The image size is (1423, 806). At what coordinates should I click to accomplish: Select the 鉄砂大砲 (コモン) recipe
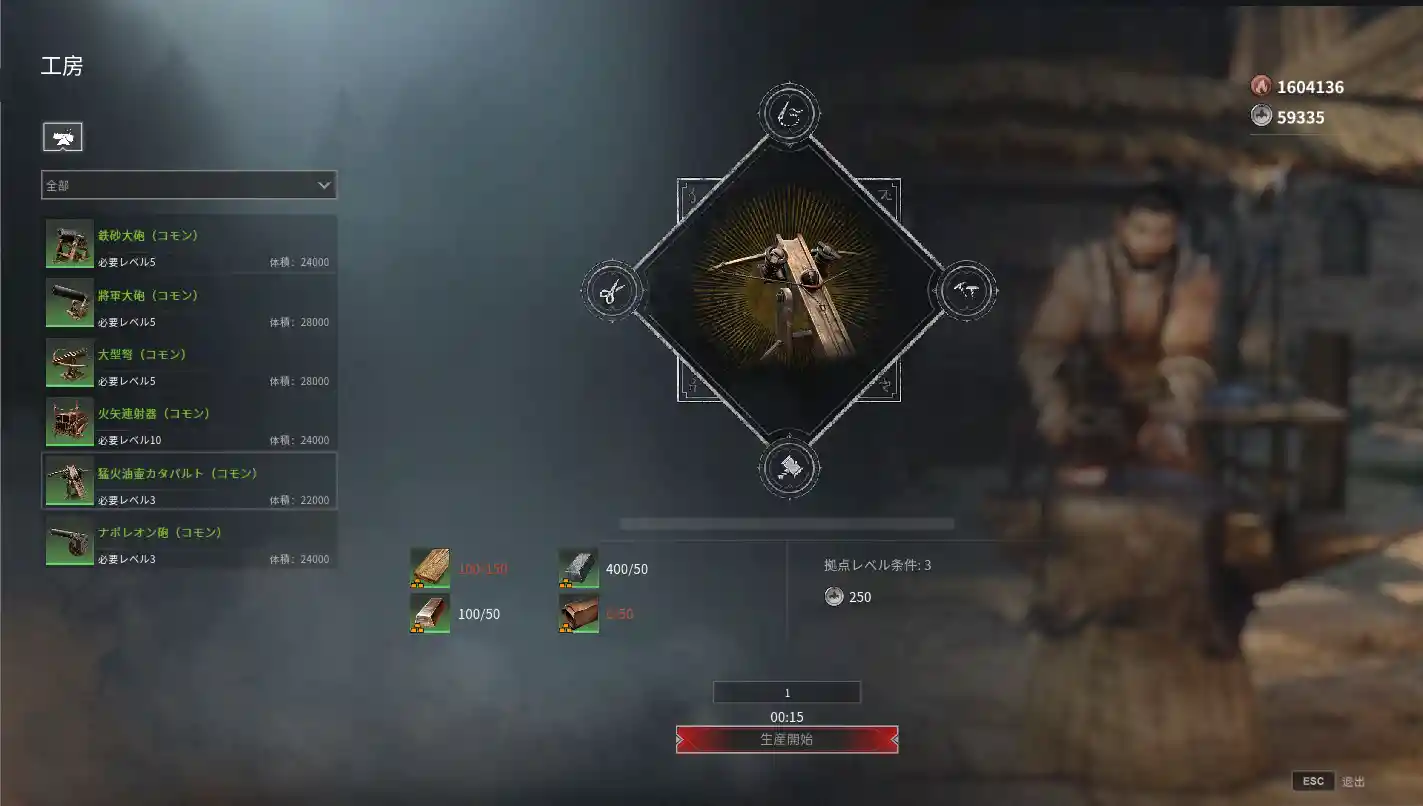tap(189, 244)
